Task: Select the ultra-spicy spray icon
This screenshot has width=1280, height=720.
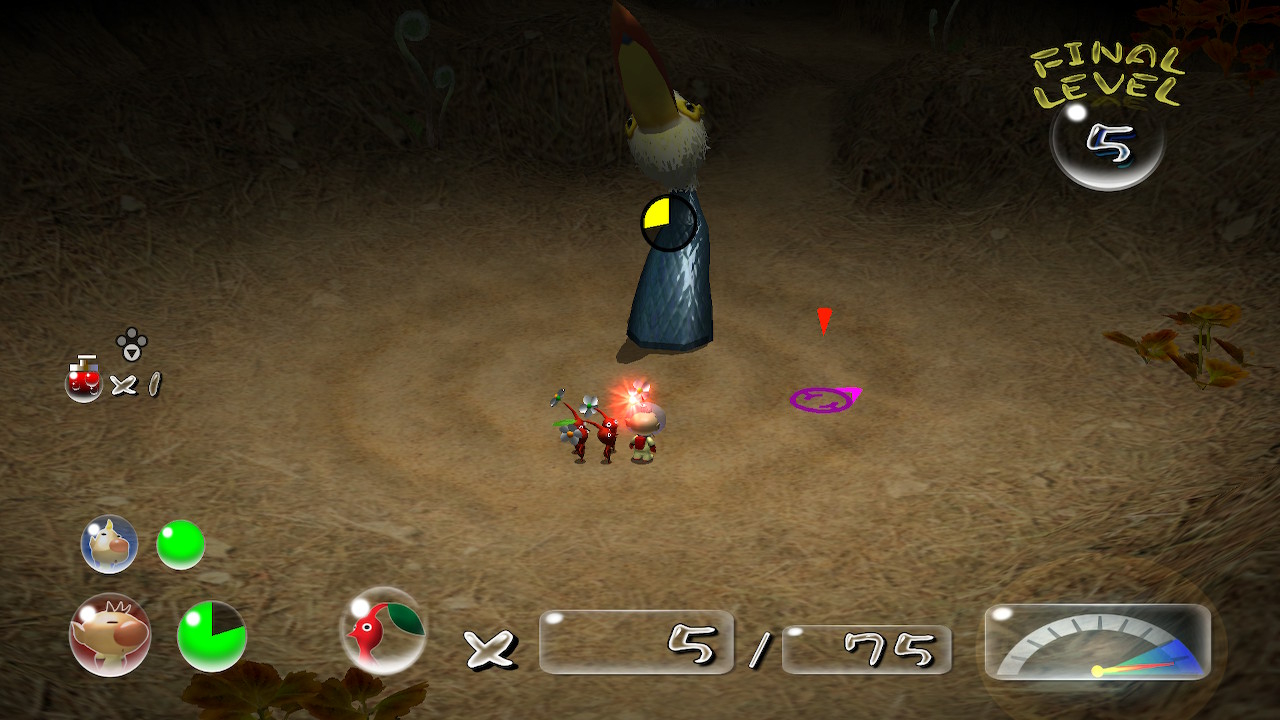Action: tap(84, 379)
